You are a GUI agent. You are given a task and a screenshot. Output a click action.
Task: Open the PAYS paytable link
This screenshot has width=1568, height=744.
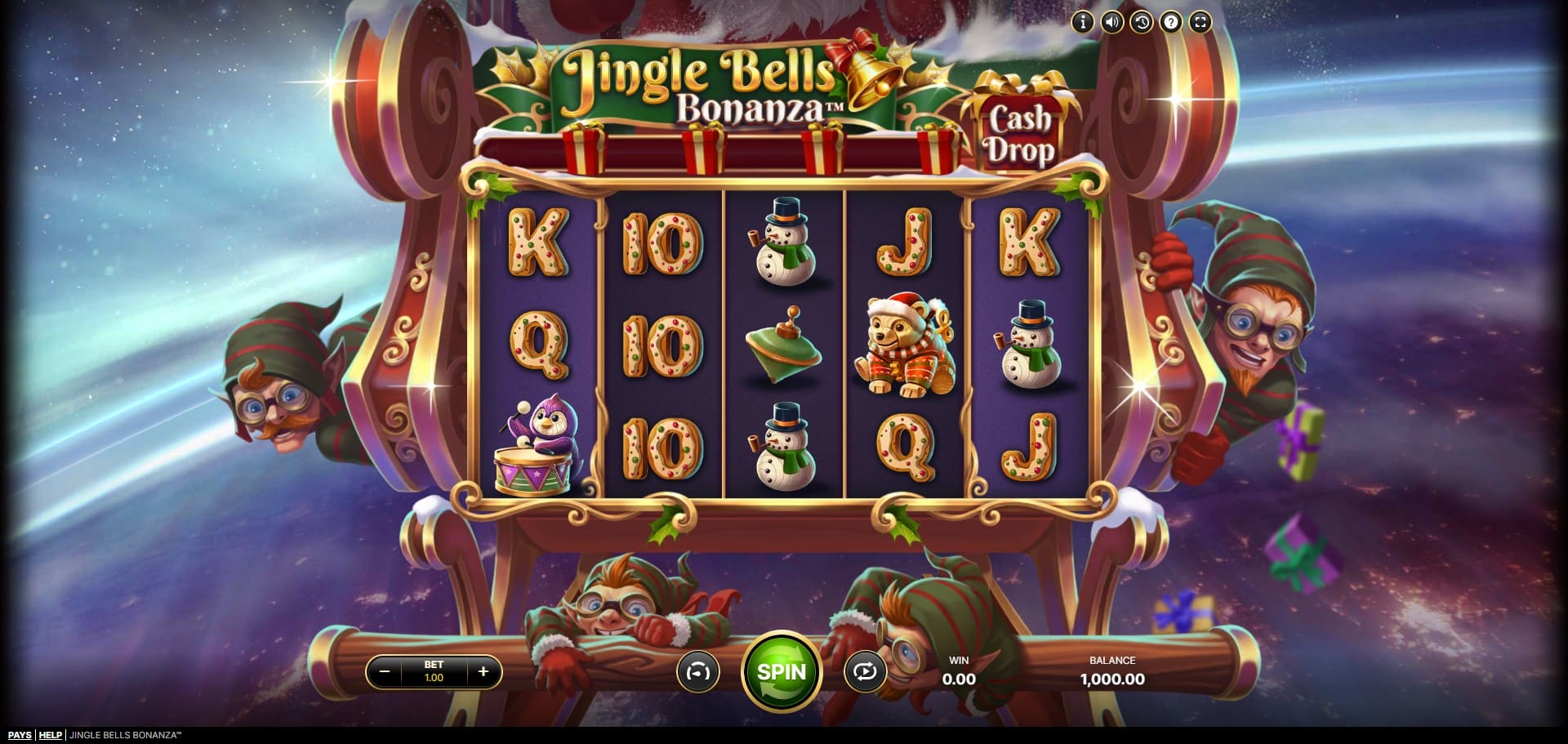tap(20, 735)
